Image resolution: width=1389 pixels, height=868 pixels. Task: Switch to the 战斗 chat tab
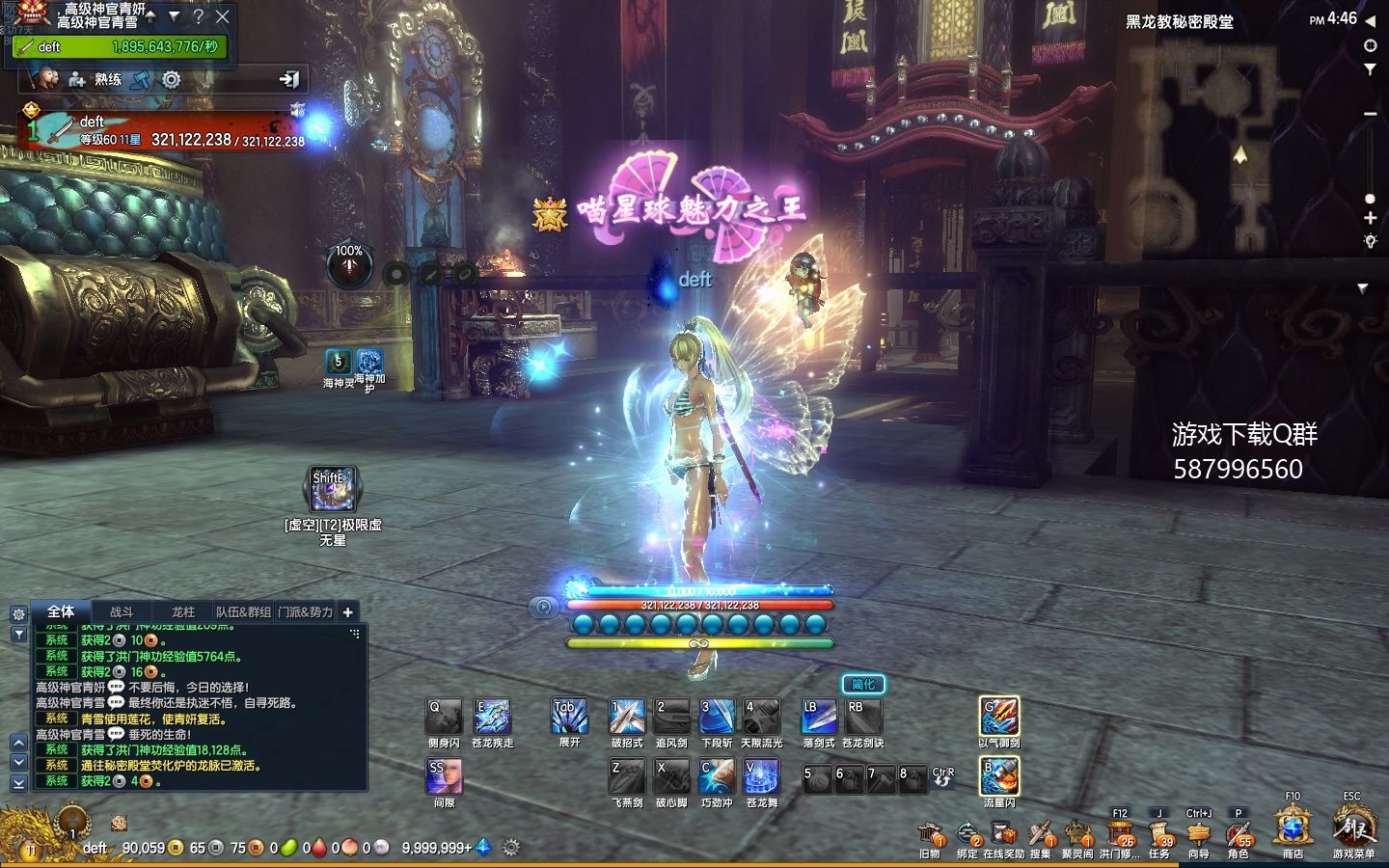pos(122,611)
